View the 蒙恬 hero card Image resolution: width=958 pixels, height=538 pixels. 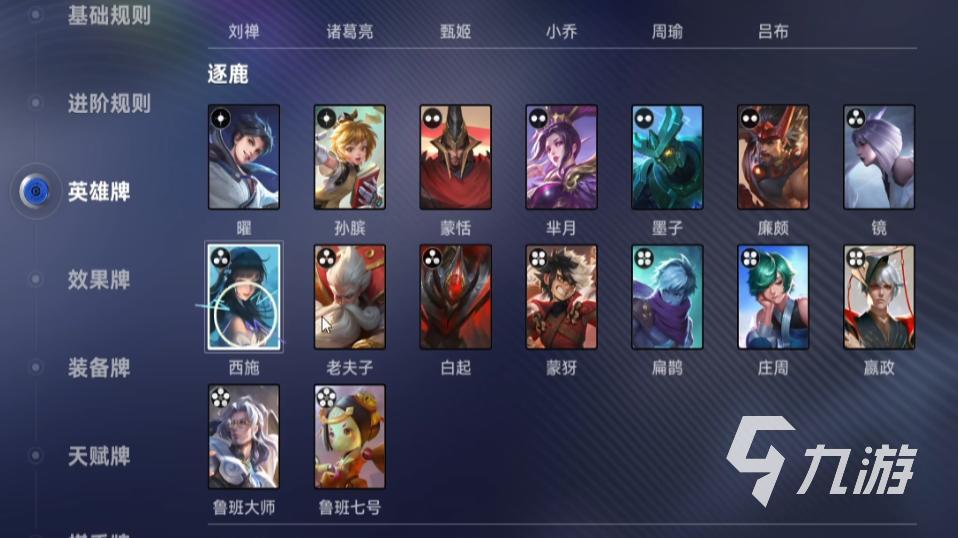pyautogui.click(x=456, y=157)
